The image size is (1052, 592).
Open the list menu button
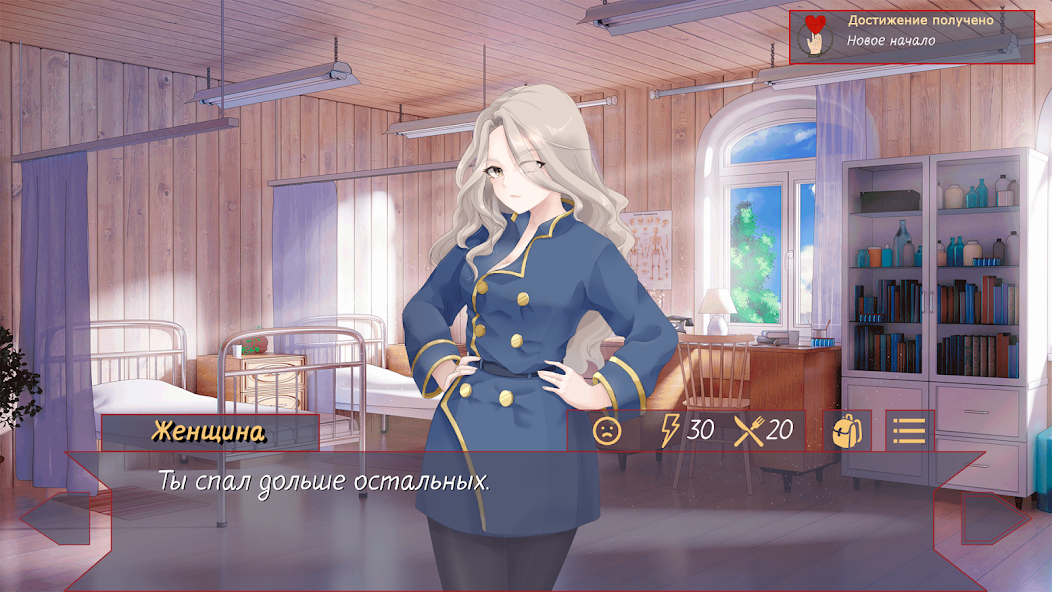909,431
